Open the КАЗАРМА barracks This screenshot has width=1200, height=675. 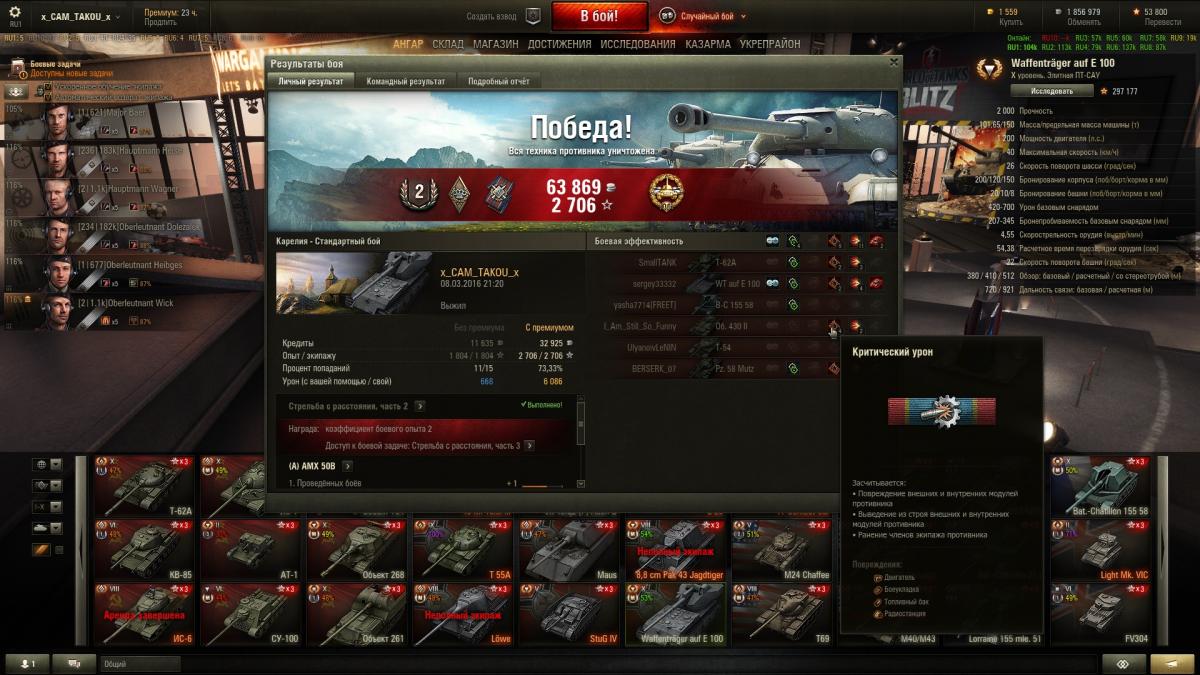click(x=707, y=44)
